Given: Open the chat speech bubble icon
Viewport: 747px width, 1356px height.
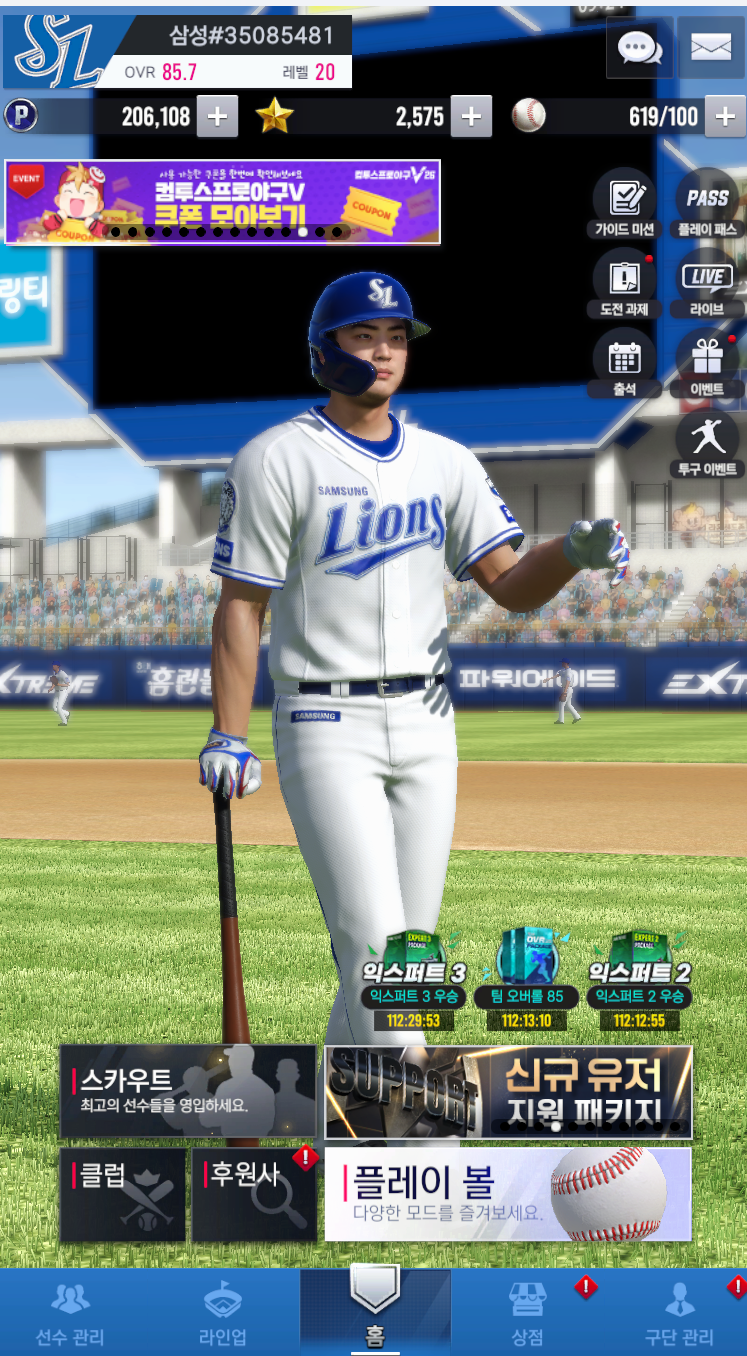Looking at the screenshot, I should click(x=638, y=47).
